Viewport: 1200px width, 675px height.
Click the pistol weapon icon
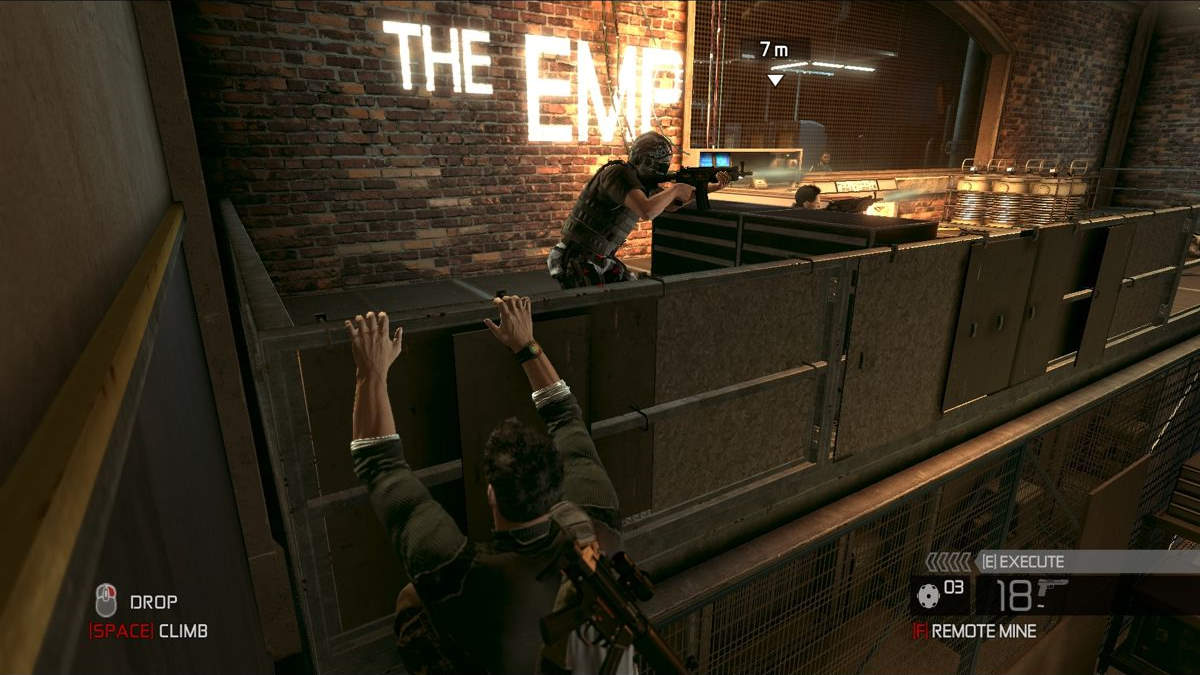pyautogui.click(x=1052, y=589)
